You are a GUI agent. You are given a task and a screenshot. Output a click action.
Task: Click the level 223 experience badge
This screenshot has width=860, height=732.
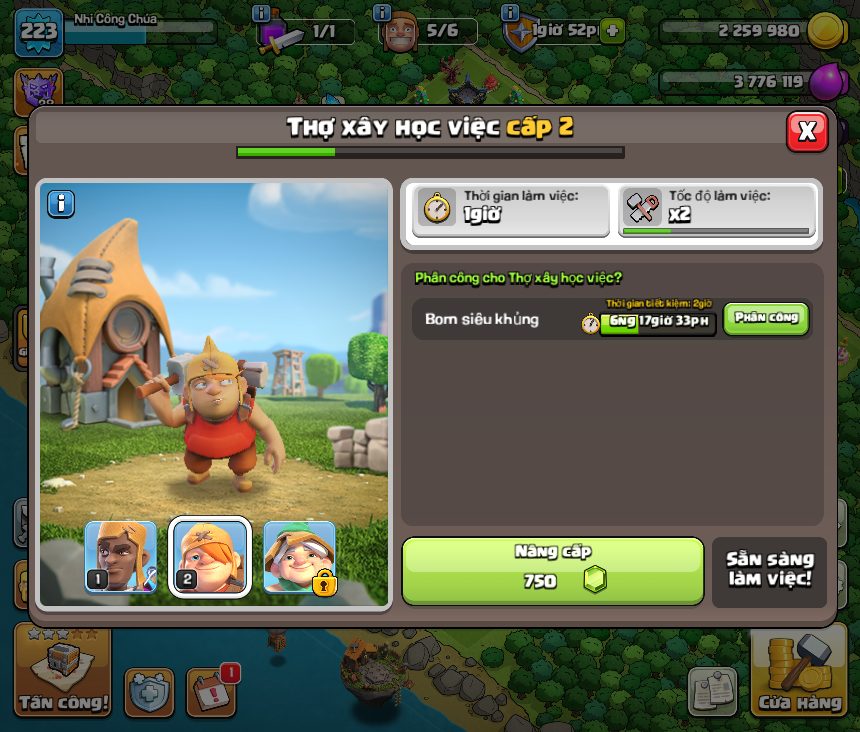39,31
